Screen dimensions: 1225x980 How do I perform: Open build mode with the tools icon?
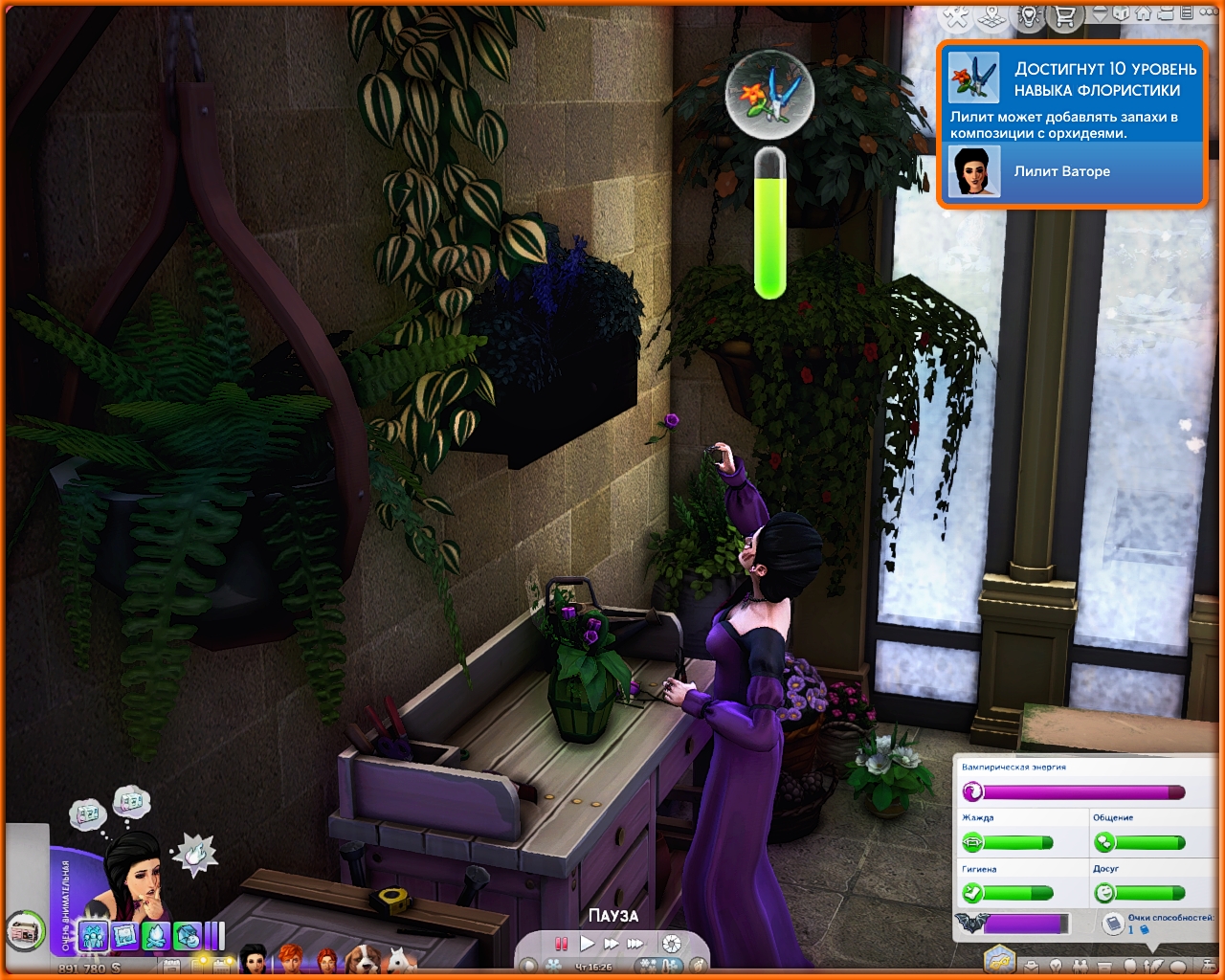pyautogui.click(x=956, y=16)
